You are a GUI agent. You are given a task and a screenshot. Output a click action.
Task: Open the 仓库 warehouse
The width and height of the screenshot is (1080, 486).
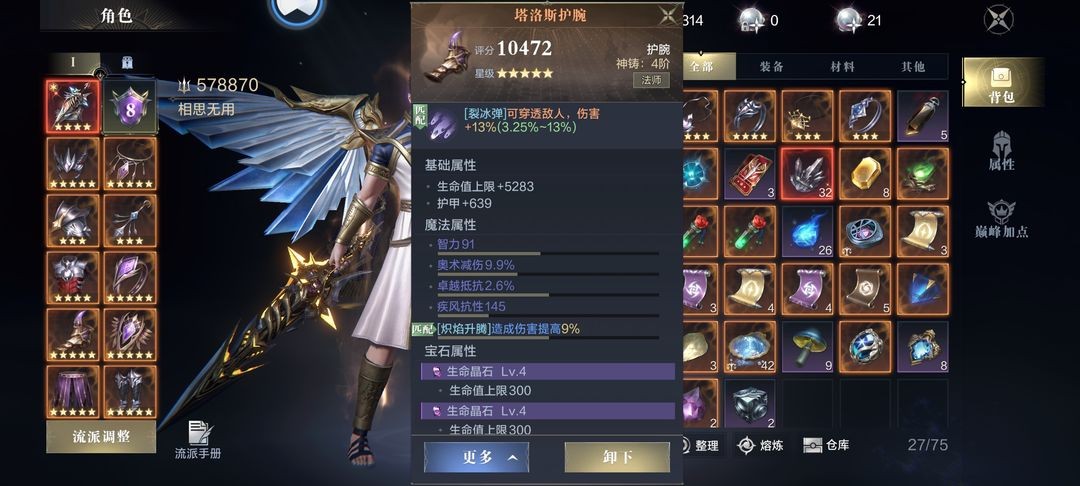click(x=827, y=445)
